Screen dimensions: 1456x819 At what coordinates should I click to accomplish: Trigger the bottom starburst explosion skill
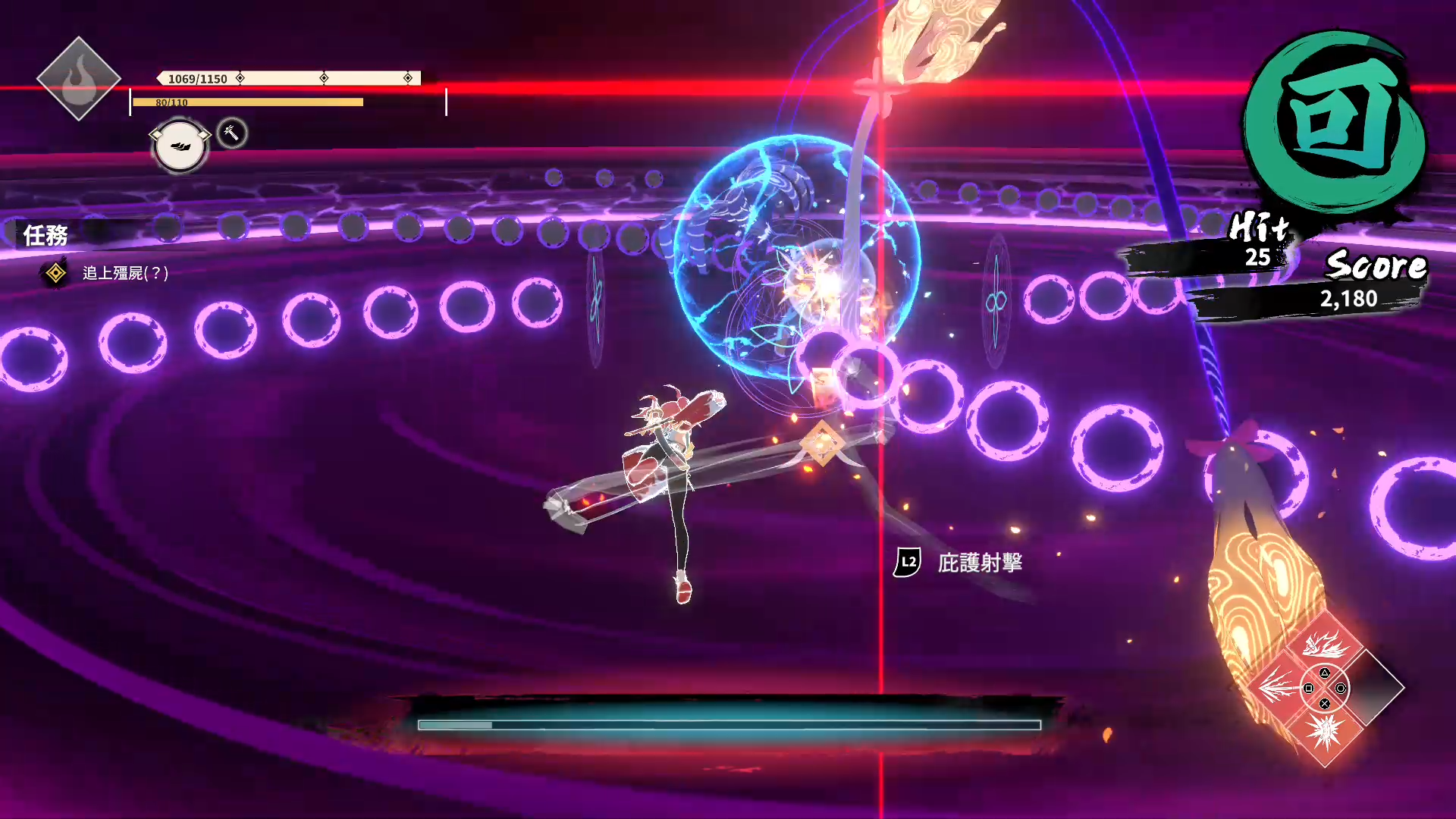[x=1325, y=733]
